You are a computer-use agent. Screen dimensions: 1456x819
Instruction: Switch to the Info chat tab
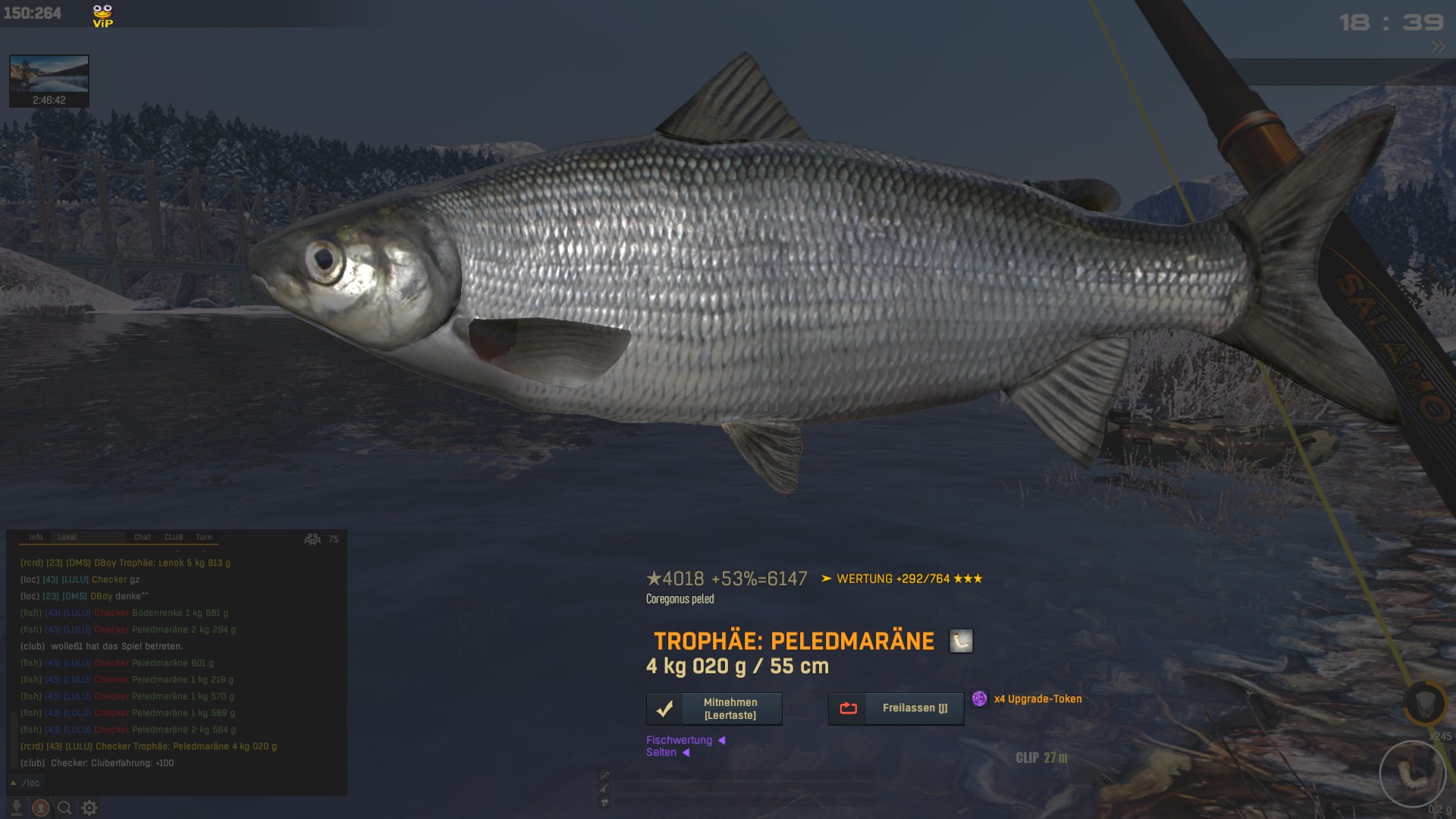click(36, 537)
